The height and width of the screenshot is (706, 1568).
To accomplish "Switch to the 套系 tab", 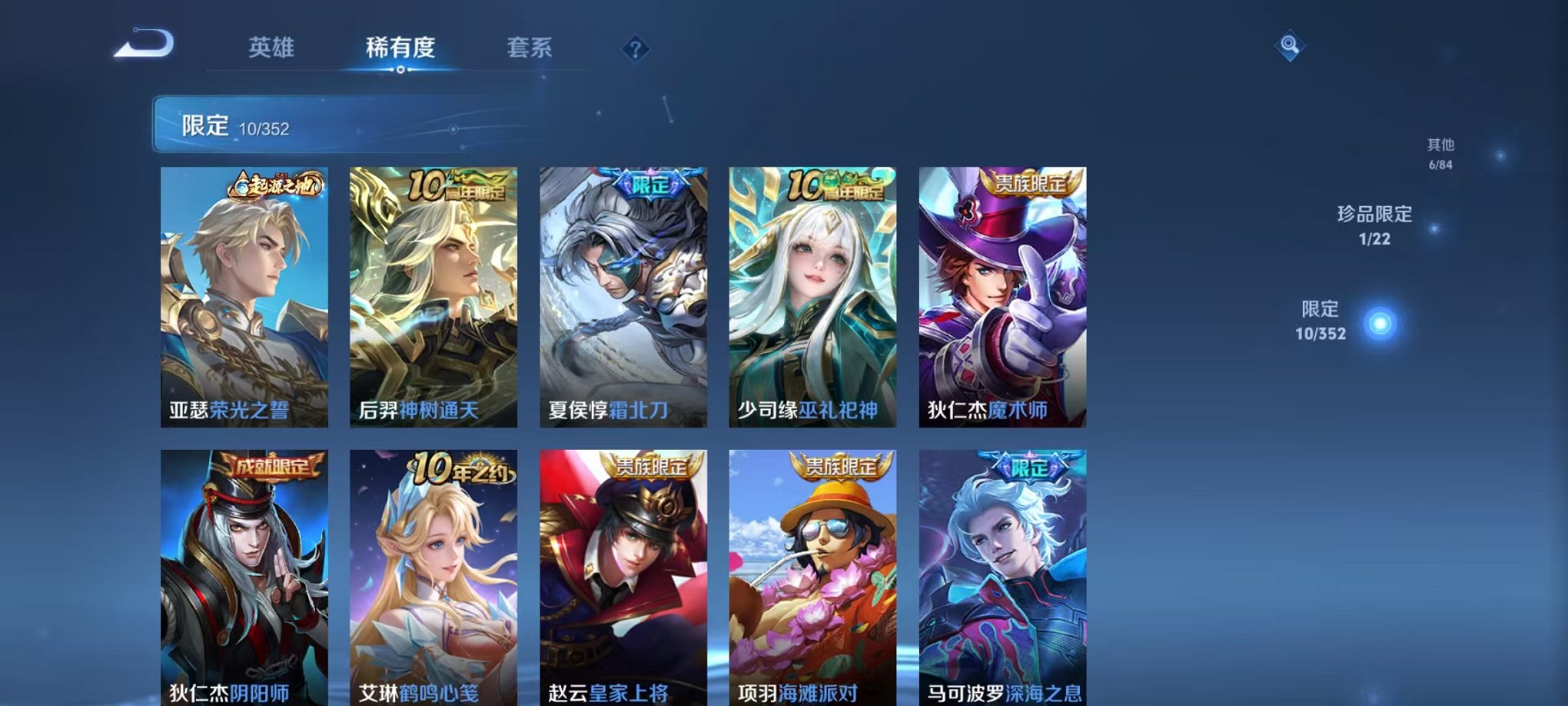I will pyautogui.click(x=538, y=48).
